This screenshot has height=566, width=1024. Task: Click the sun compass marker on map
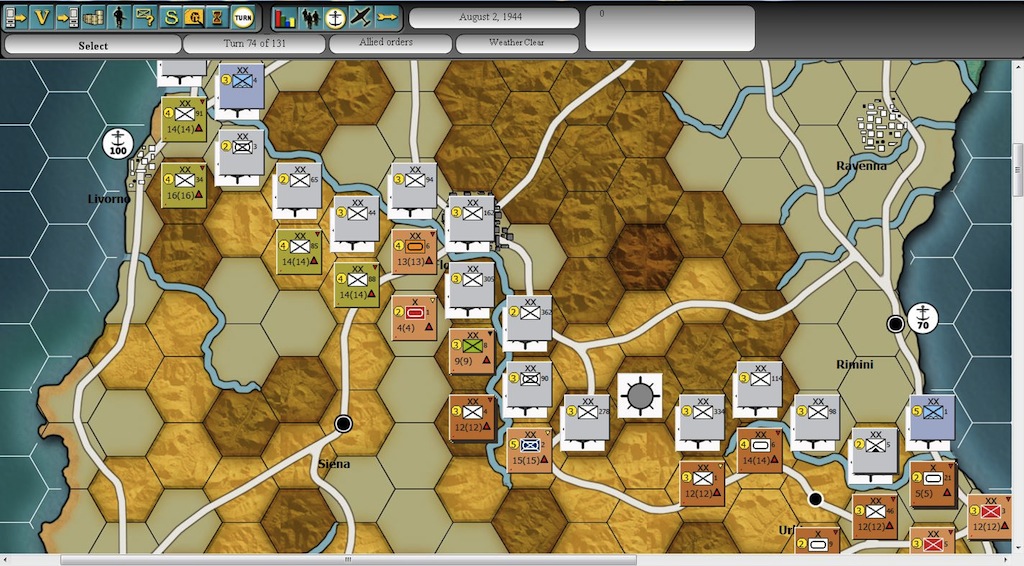point(638,394)
